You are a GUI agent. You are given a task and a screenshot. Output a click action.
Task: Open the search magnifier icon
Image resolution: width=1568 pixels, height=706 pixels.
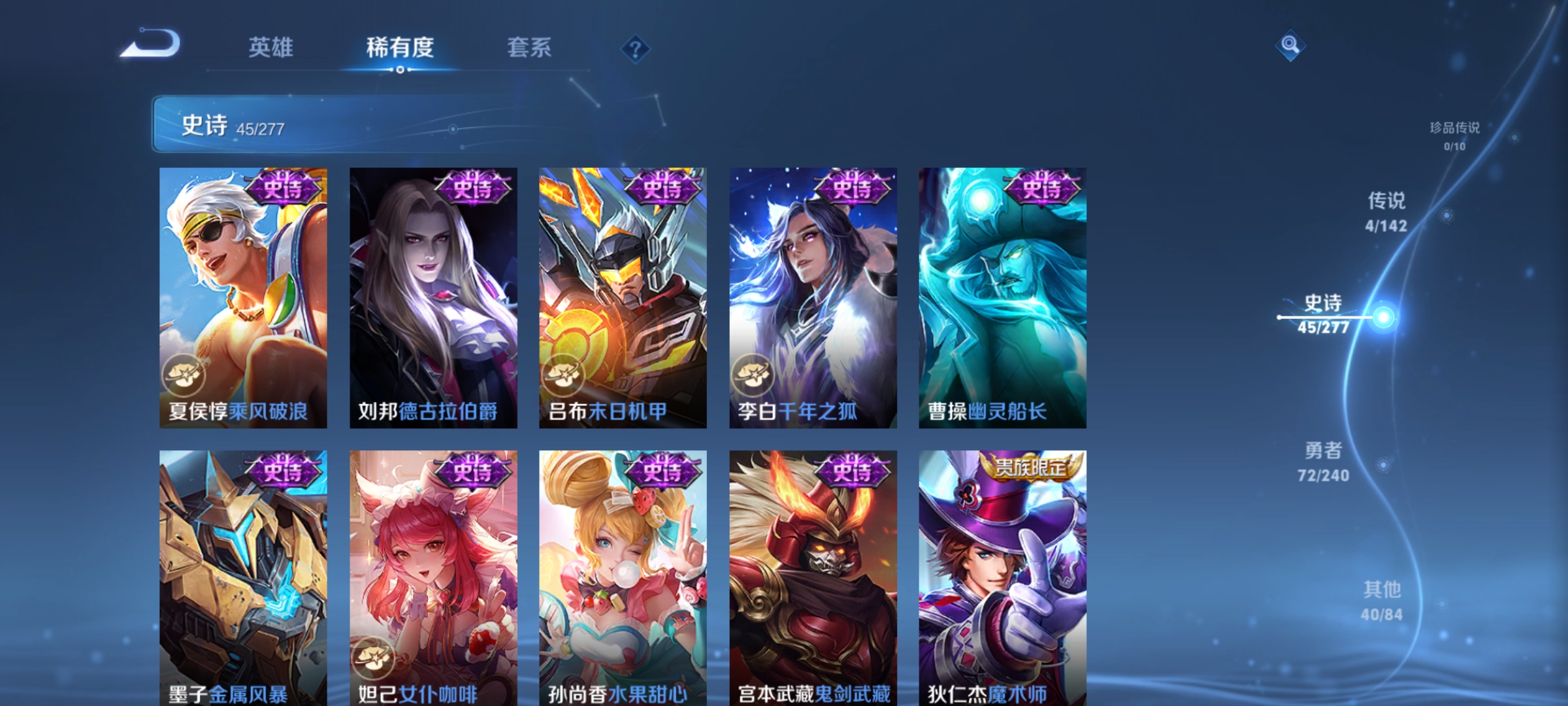1290,46
